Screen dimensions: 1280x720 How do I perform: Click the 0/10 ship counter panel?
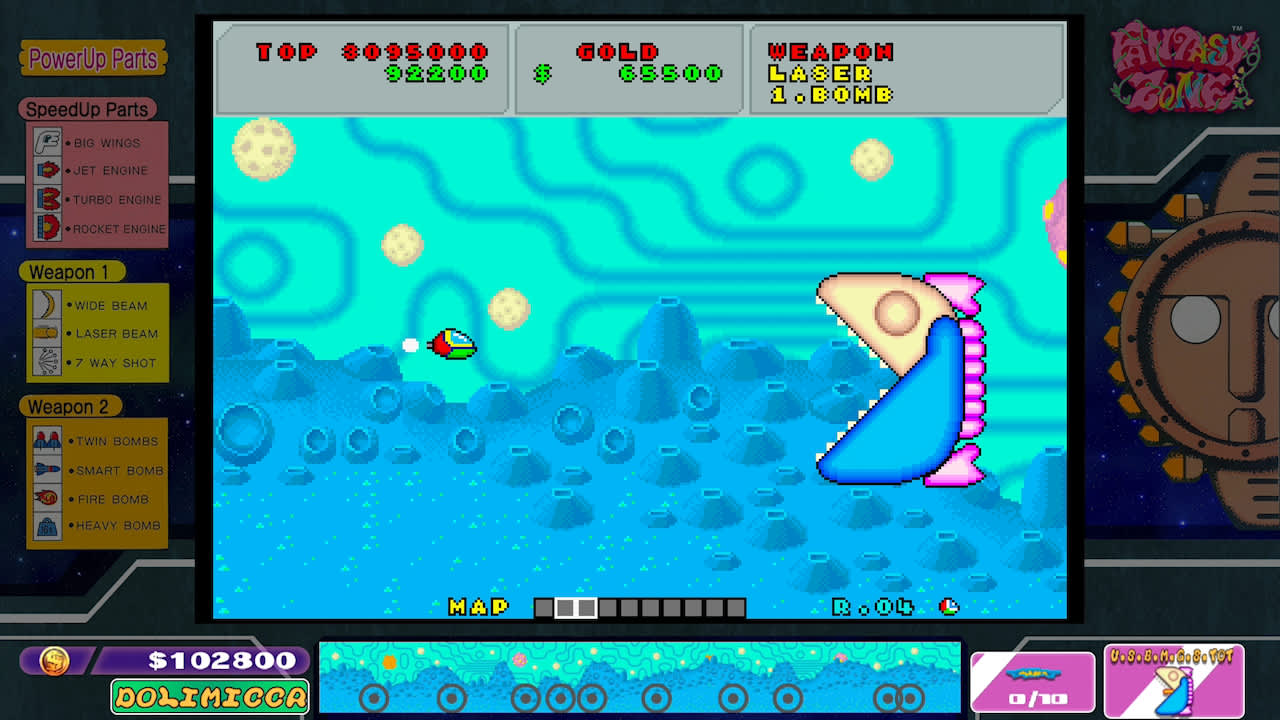tap(1033, 682)
